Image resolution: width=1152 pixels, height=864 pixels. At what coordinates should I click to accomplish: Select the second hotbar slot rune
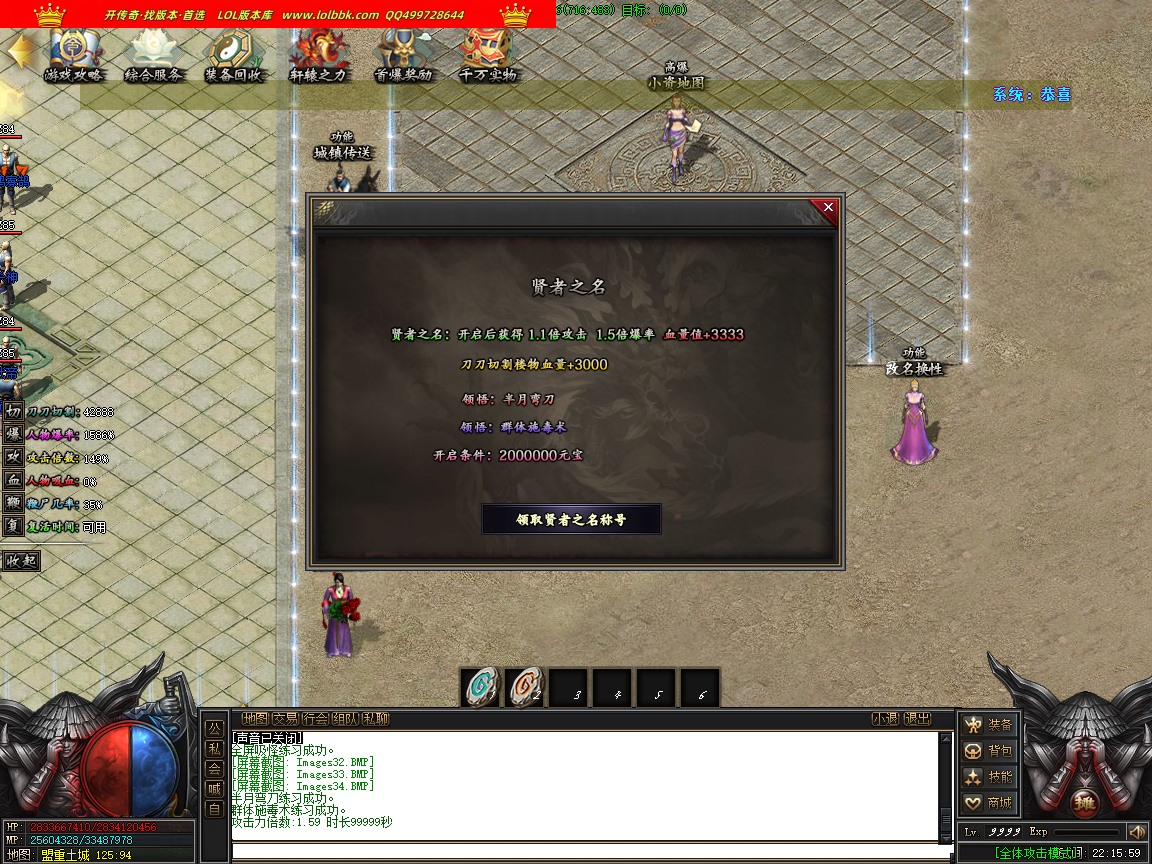coord(525,688)
